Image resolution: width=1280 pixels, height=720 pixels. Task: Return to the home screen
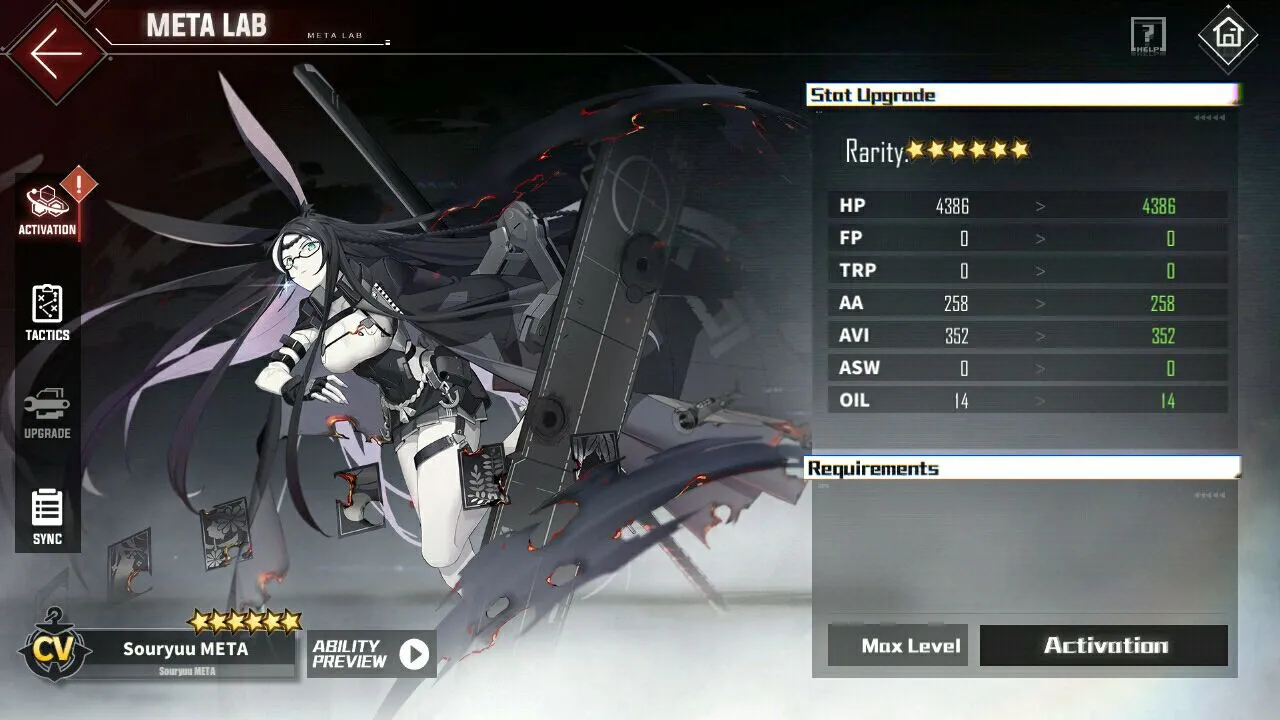tap(1227, 36)
